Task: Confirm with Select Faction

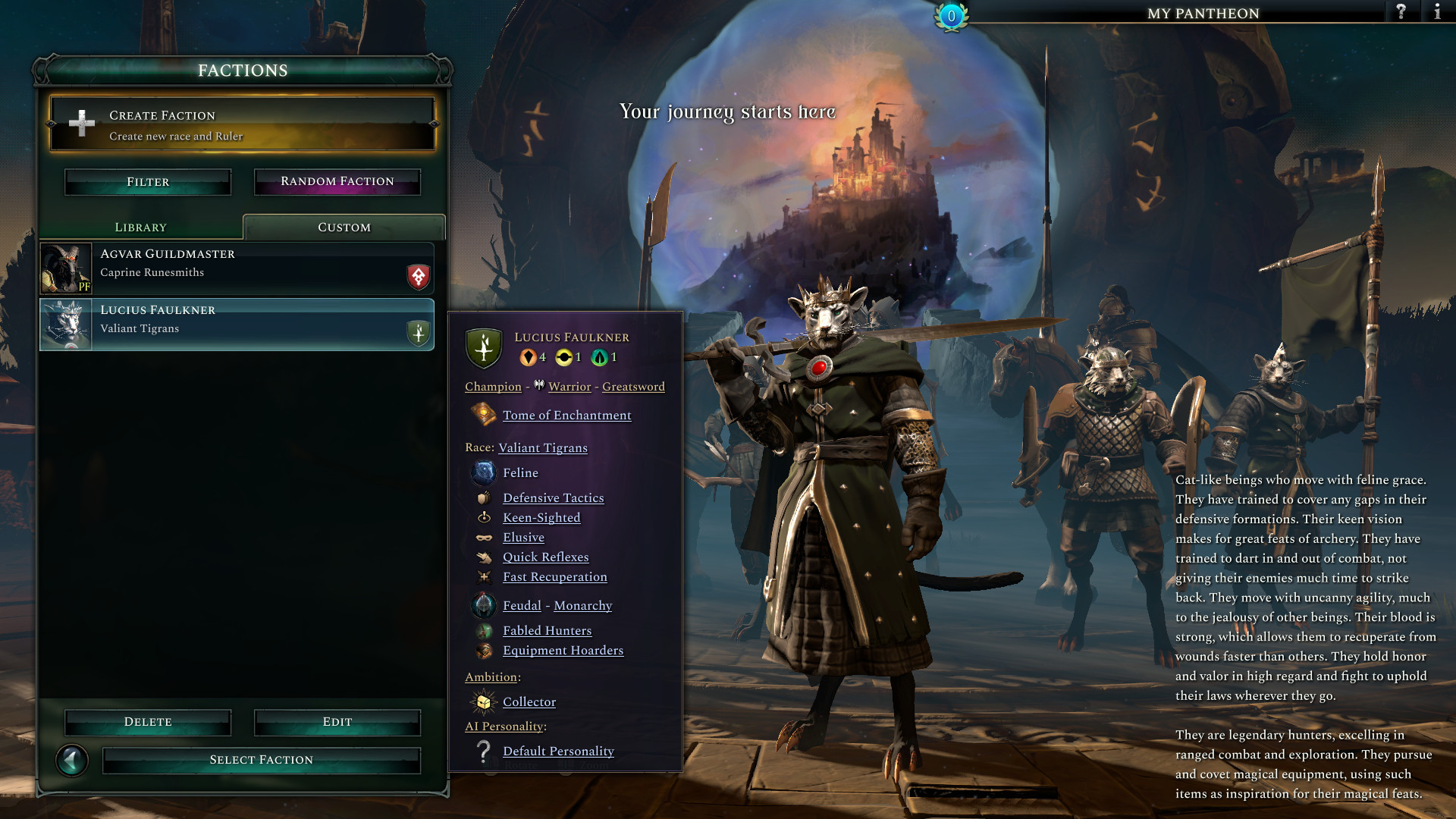Action: [262, 760]
